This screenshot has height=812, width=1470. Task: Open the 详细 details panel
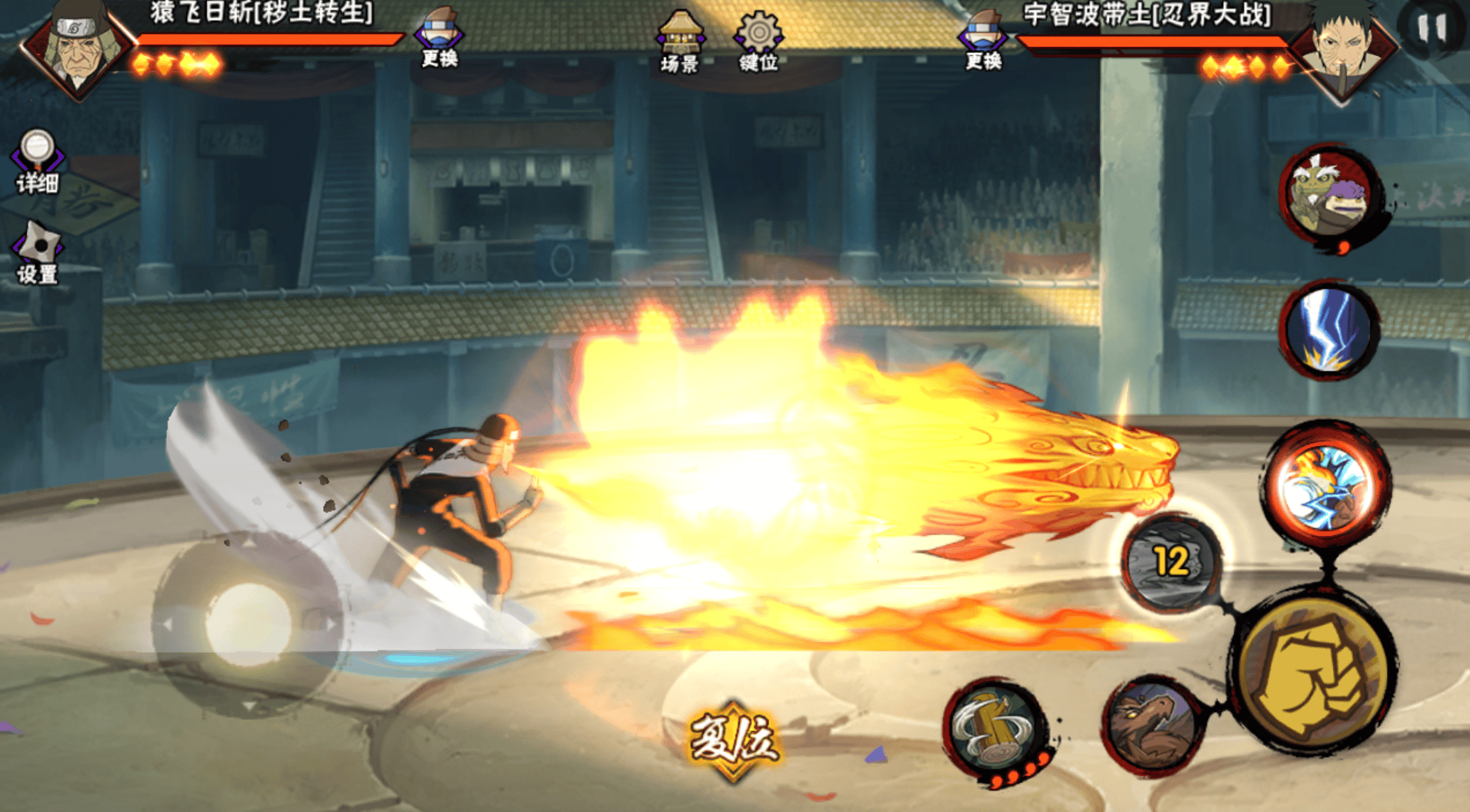(37, 160)
